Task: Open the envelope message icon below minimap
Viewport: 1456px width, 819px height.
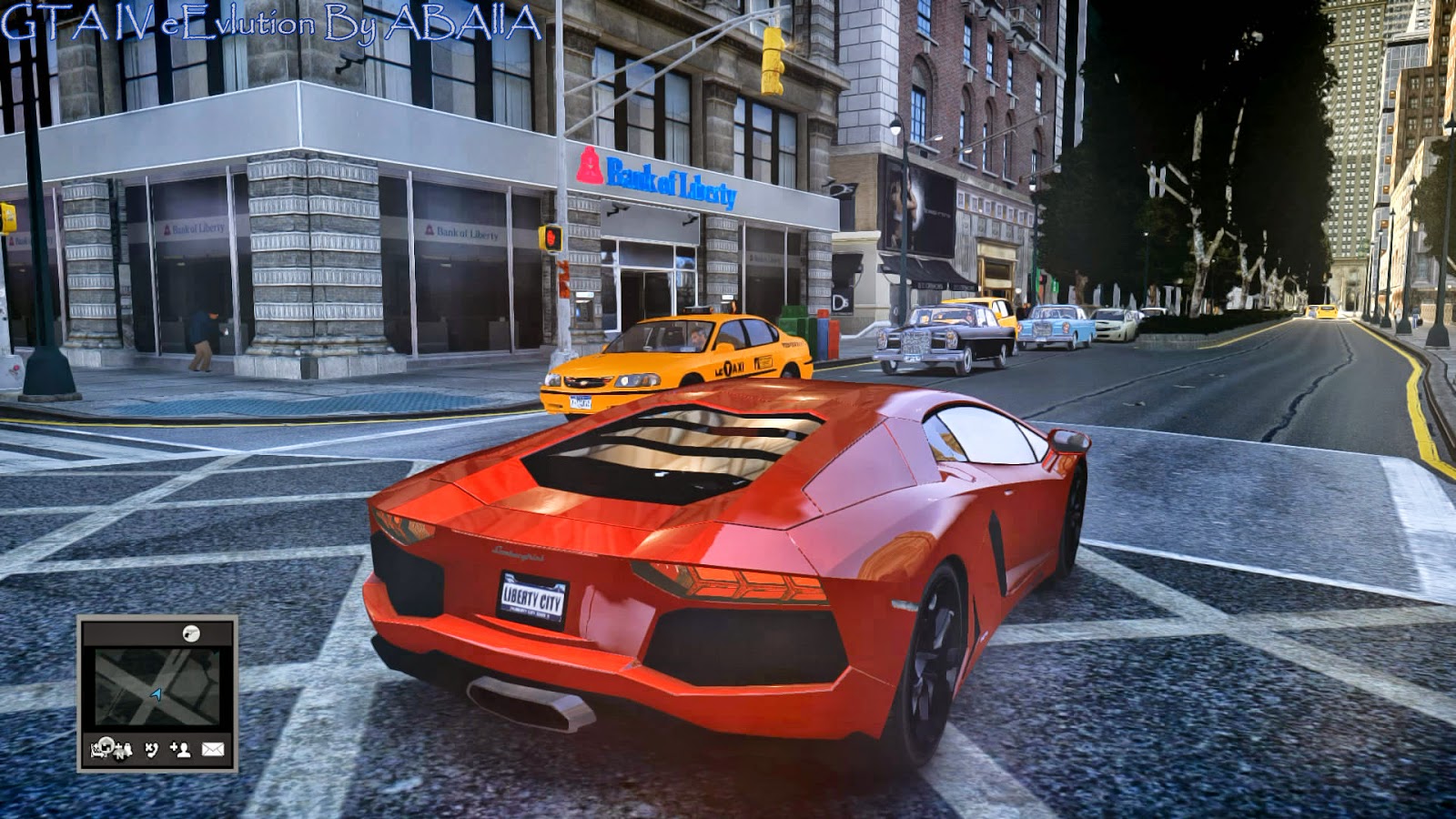Action: point(213,751)
